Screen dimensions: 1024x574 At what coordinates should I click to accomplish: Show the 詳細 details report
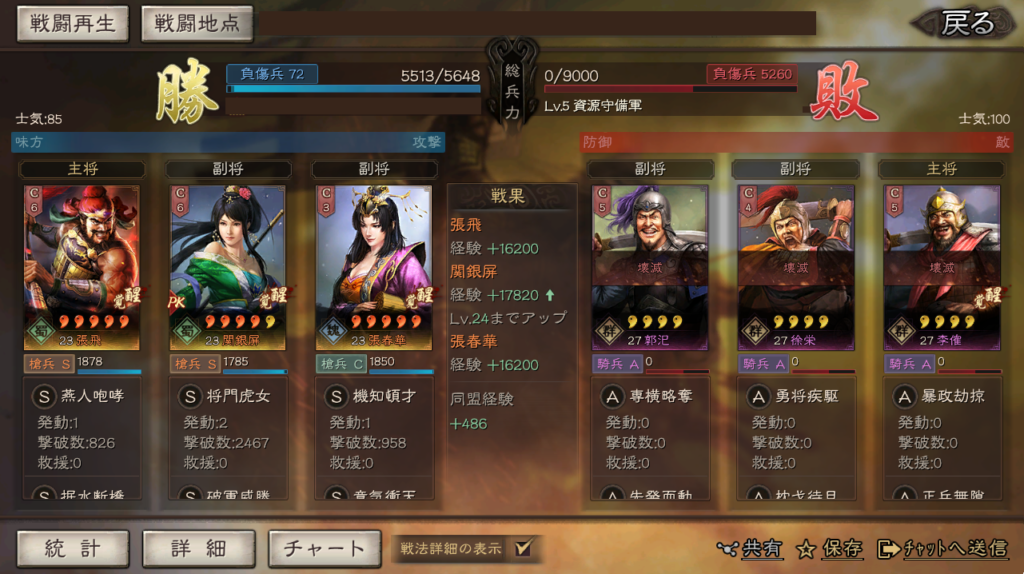[199, 548]
